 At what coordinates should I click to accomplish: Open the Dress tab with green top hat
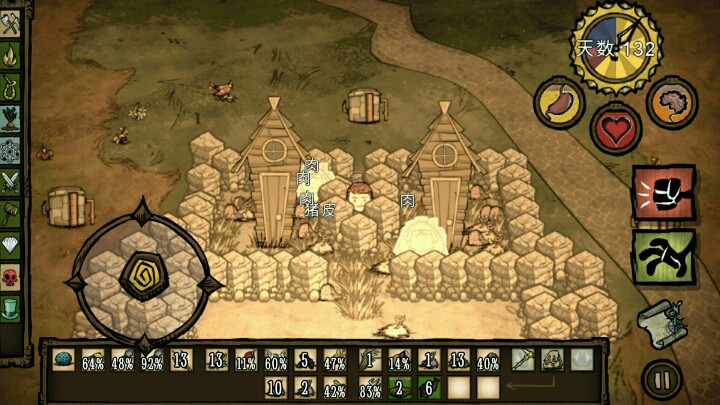[12, 306]
